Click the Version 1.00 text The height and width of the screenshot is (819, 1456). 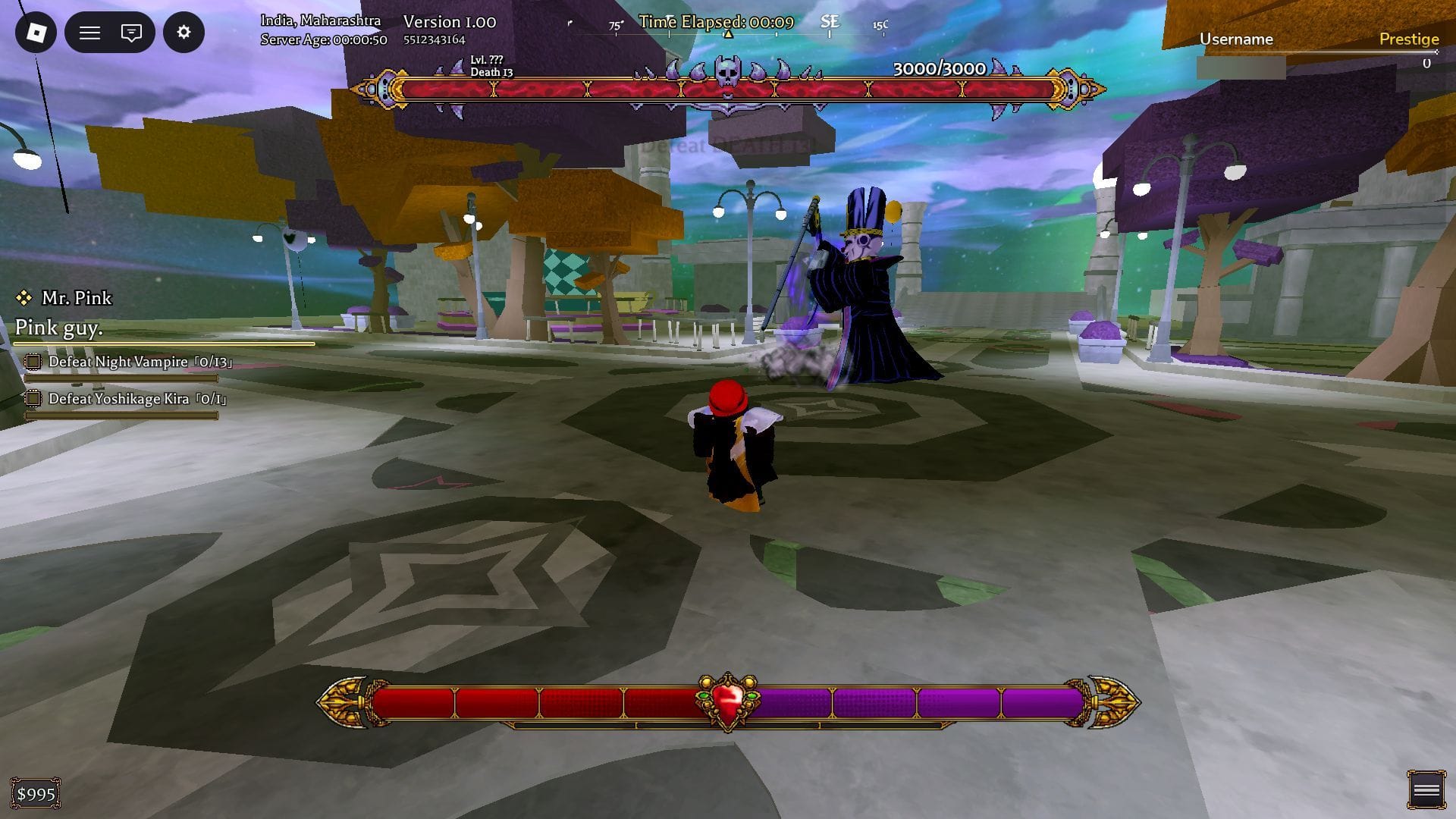(450, 22)
